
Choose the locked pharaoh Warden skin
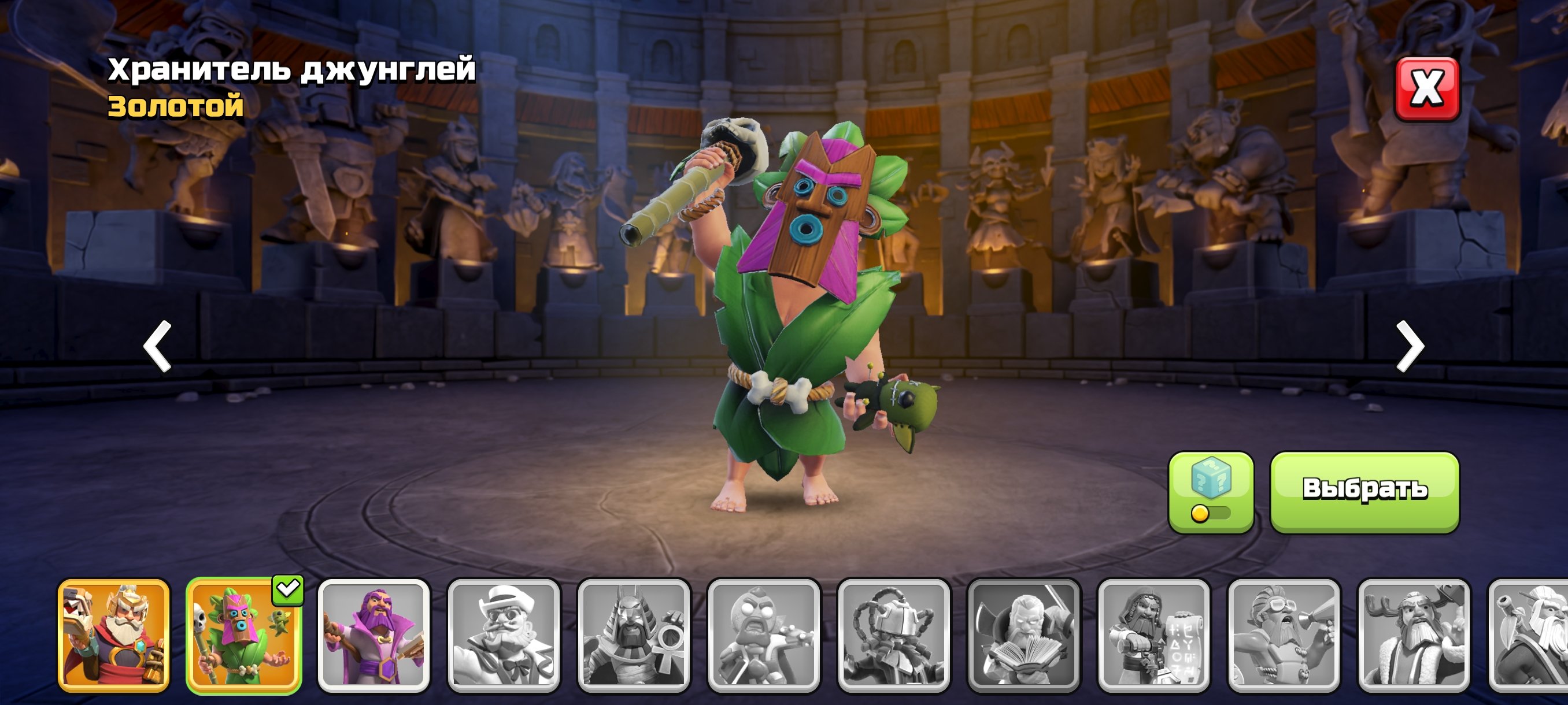(634, 636)
